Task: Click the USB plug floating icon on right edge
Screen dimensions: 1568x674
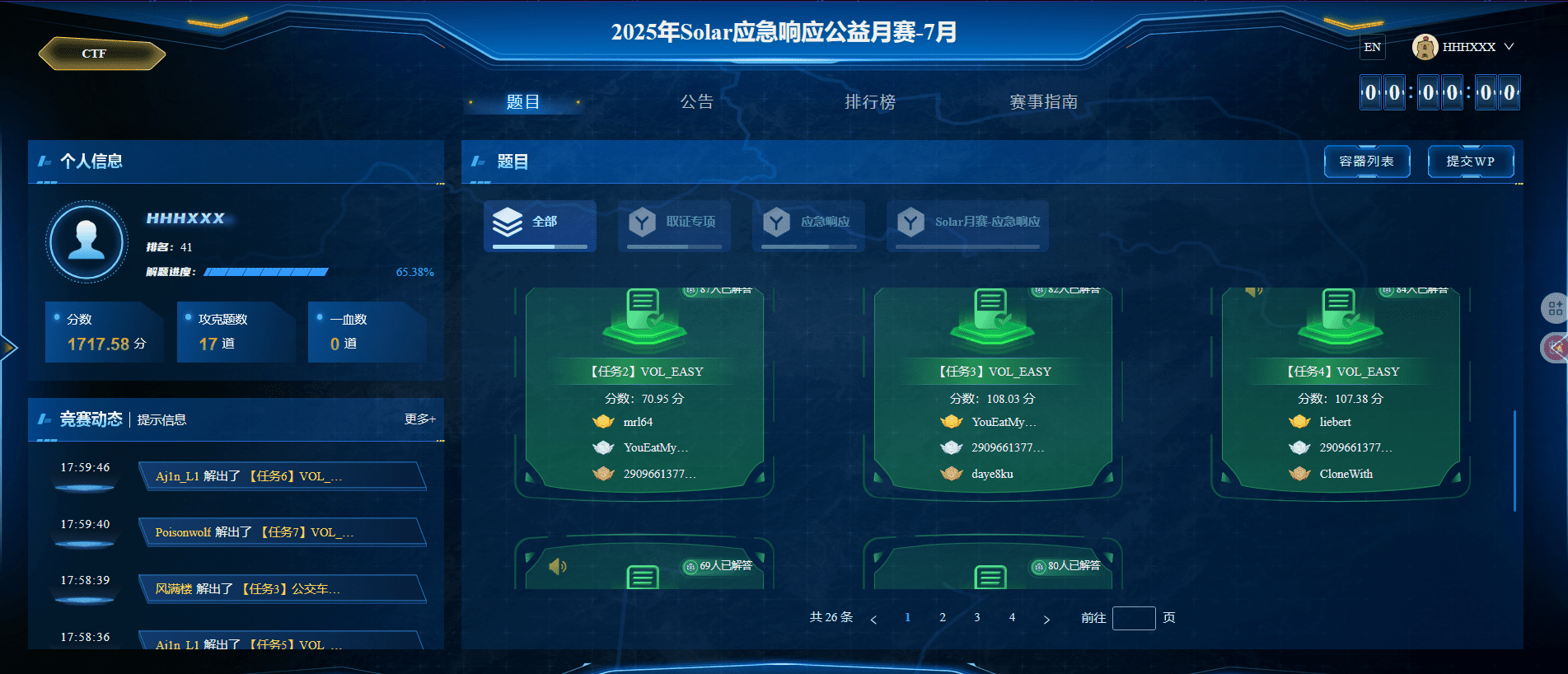Action: click(1554, 348)
